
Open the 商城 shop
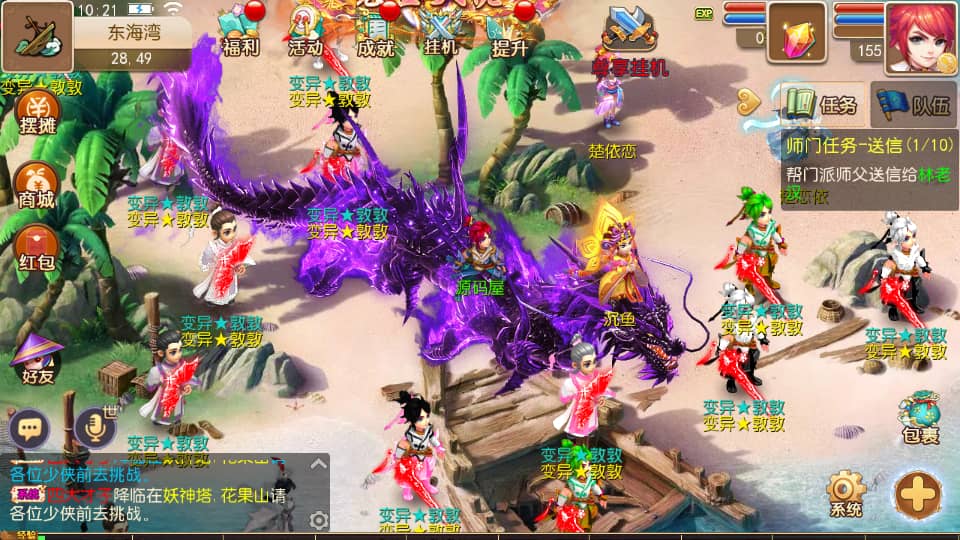click(35, 184)
